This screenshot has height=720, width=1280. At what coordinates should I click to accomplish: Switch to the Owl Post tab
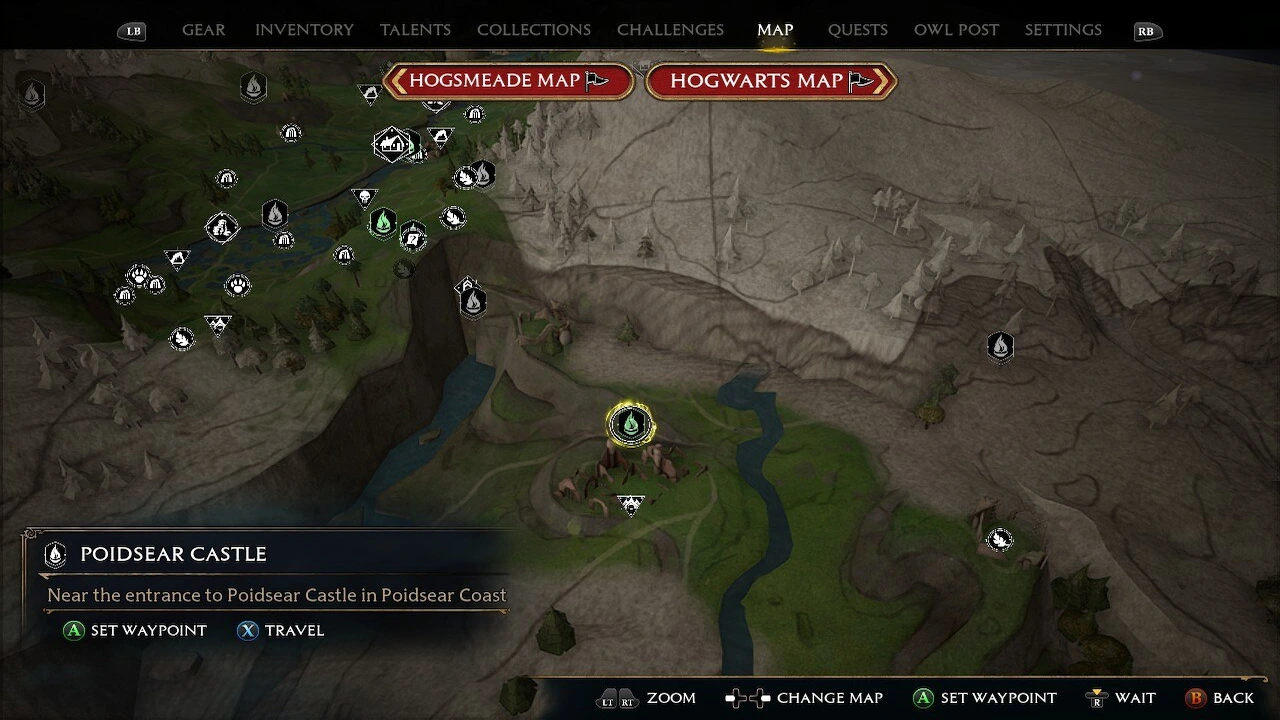956,30
